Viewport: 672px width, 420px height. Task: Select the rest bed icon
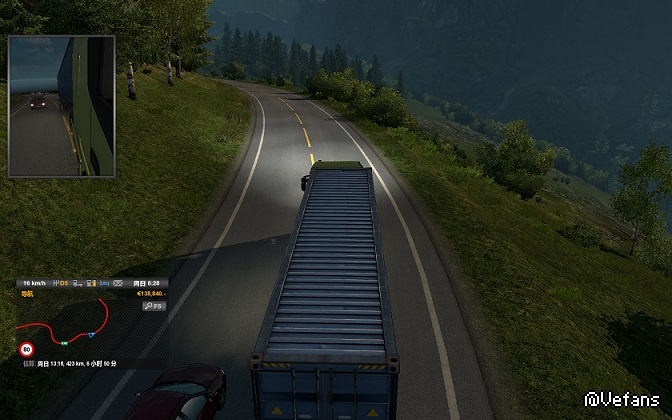pyautogui.click(x=104, y=283)
